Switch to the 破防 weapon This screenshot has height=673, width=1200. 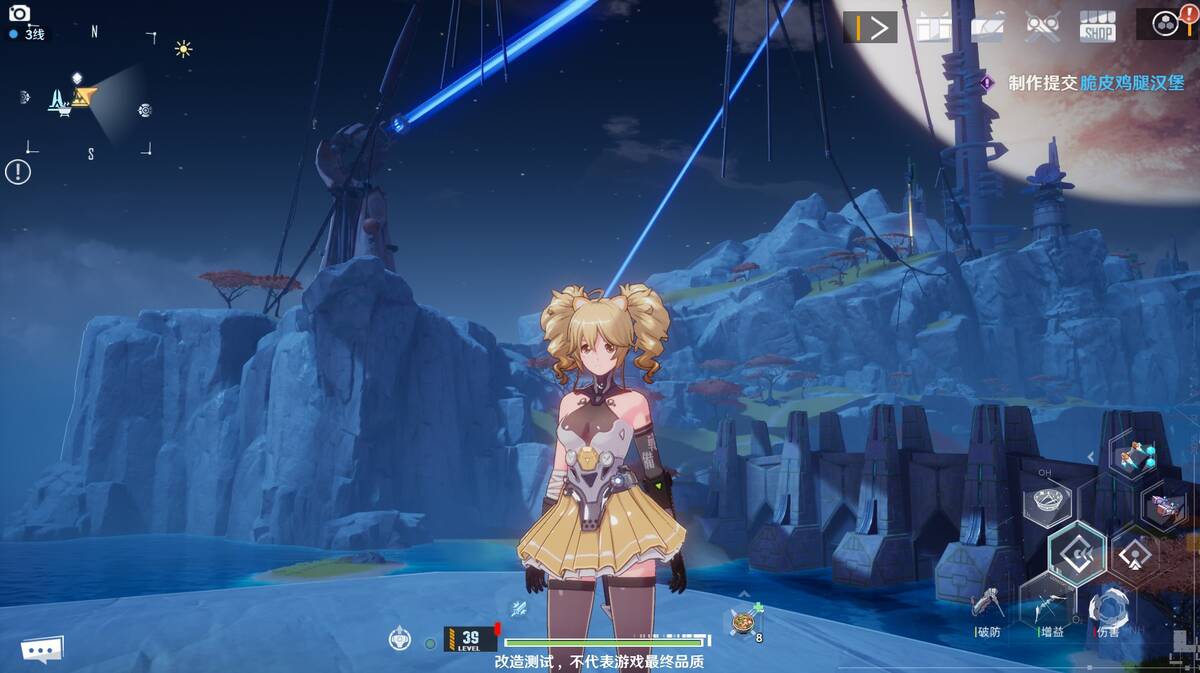point(987,606)
